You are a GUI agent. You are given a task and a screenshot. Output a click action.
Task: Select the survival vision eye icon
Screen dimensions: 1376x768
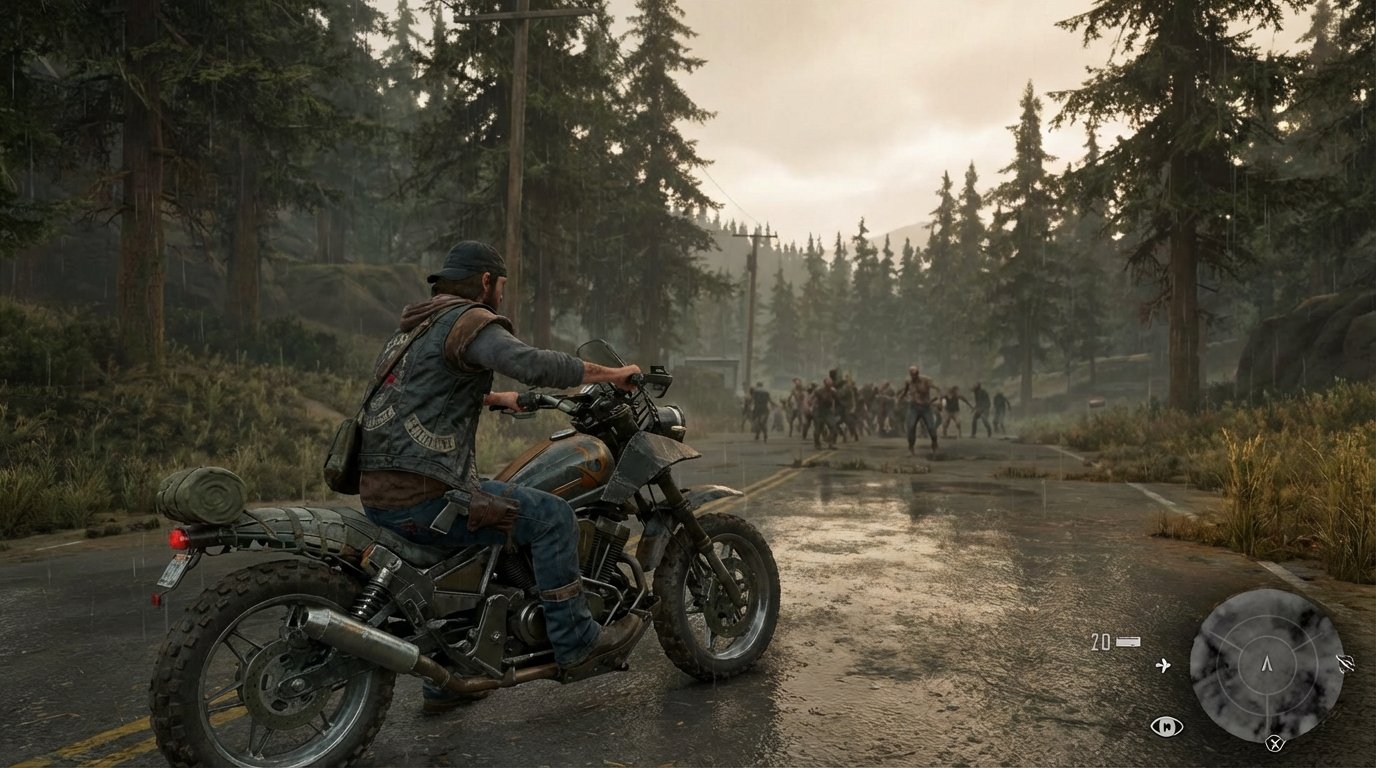point(1167,726)
